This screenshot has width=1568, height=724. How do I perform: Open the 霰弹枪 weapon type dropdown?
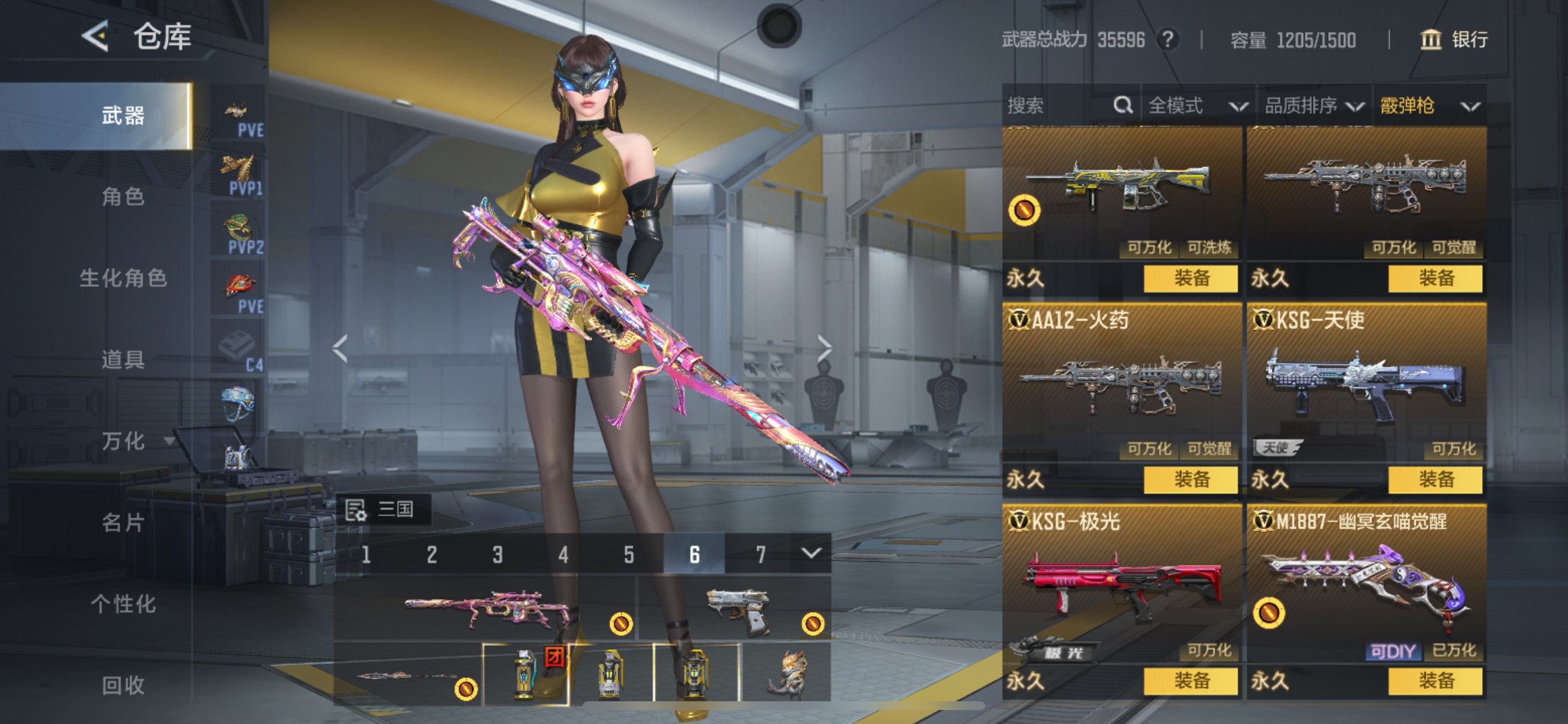[1429, 106]
